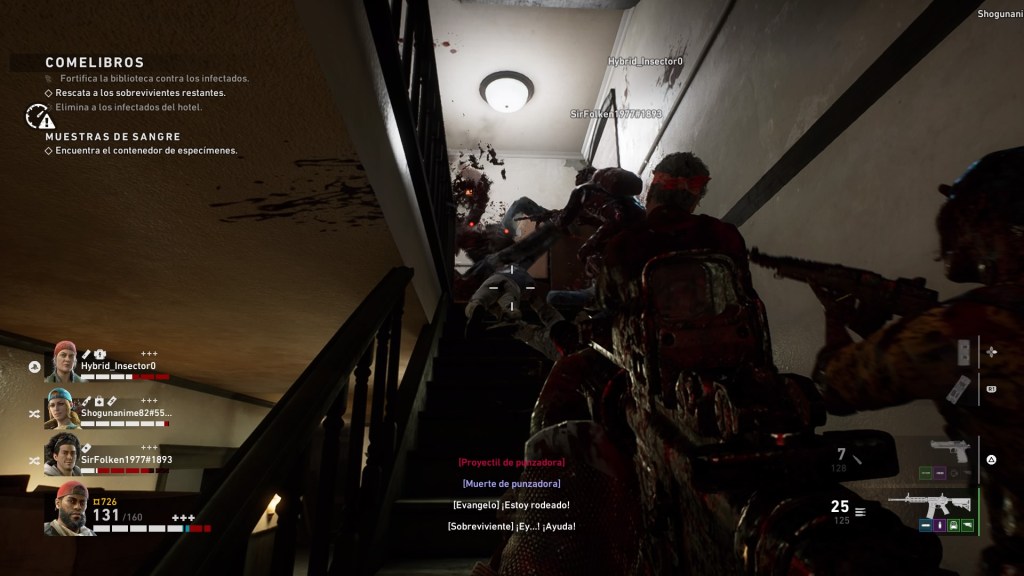Image resolution: width=1024 pixels, height=576 pixels.
Task: Select teammate Shogunanime82's portrait
Action: pos(63,408)
